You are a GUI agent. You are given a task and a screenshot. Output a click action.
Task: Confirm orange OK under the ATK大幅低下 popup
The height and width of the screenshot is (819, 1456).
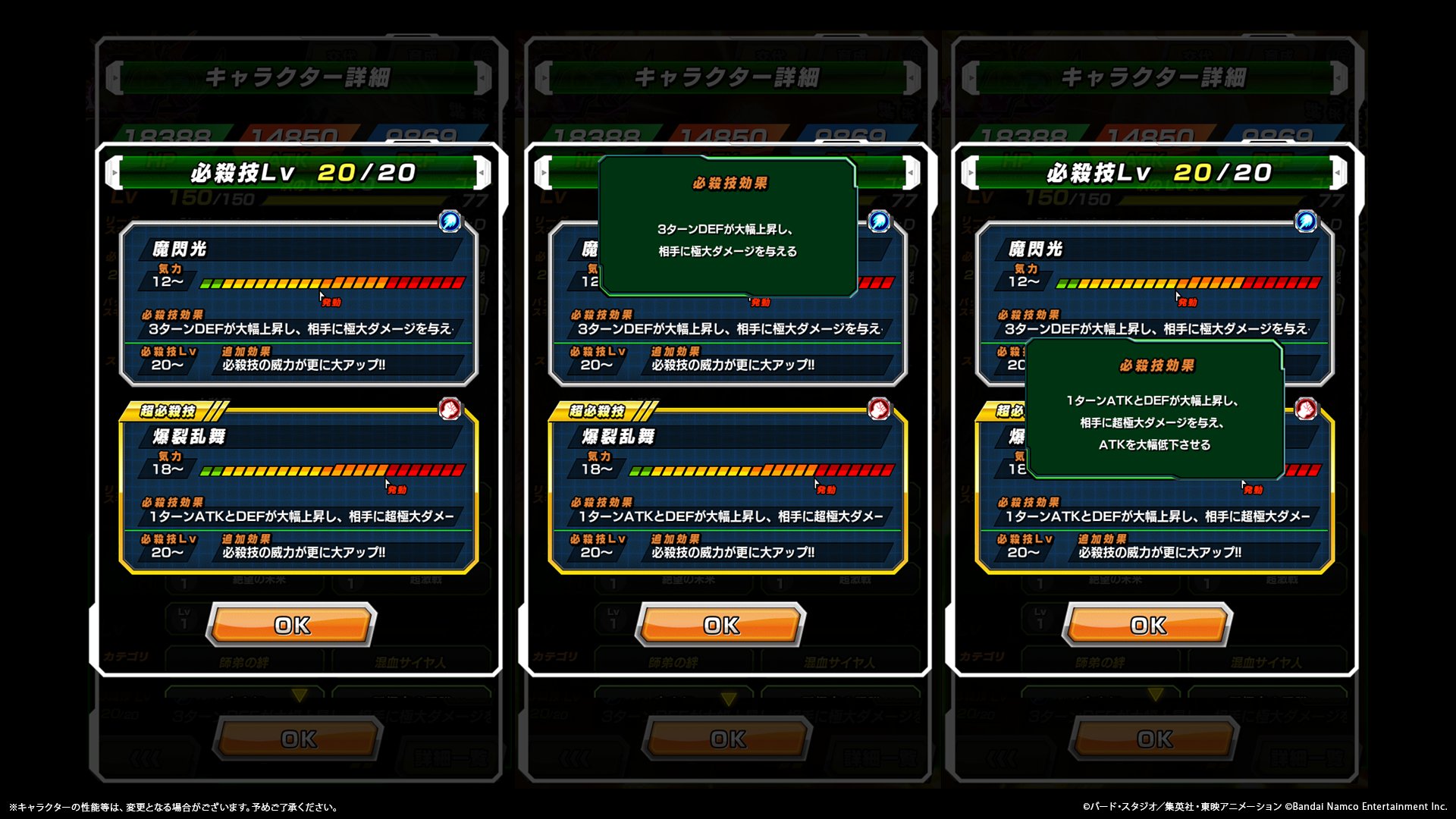pos(1148,625)
